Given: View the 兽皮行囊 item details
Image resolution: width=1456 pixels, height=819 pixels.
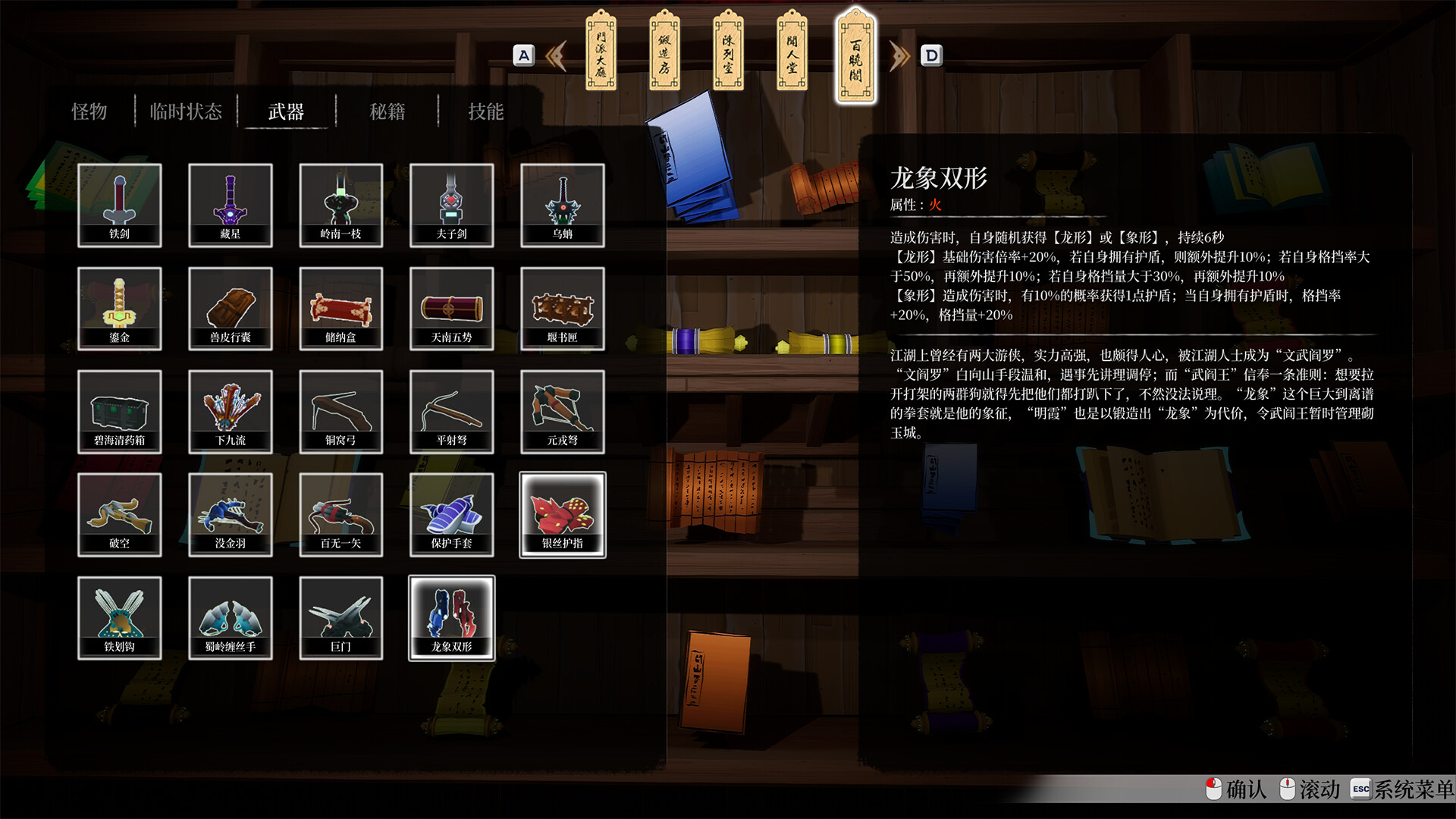Looking at the screenshot, I should click(231, 308).
